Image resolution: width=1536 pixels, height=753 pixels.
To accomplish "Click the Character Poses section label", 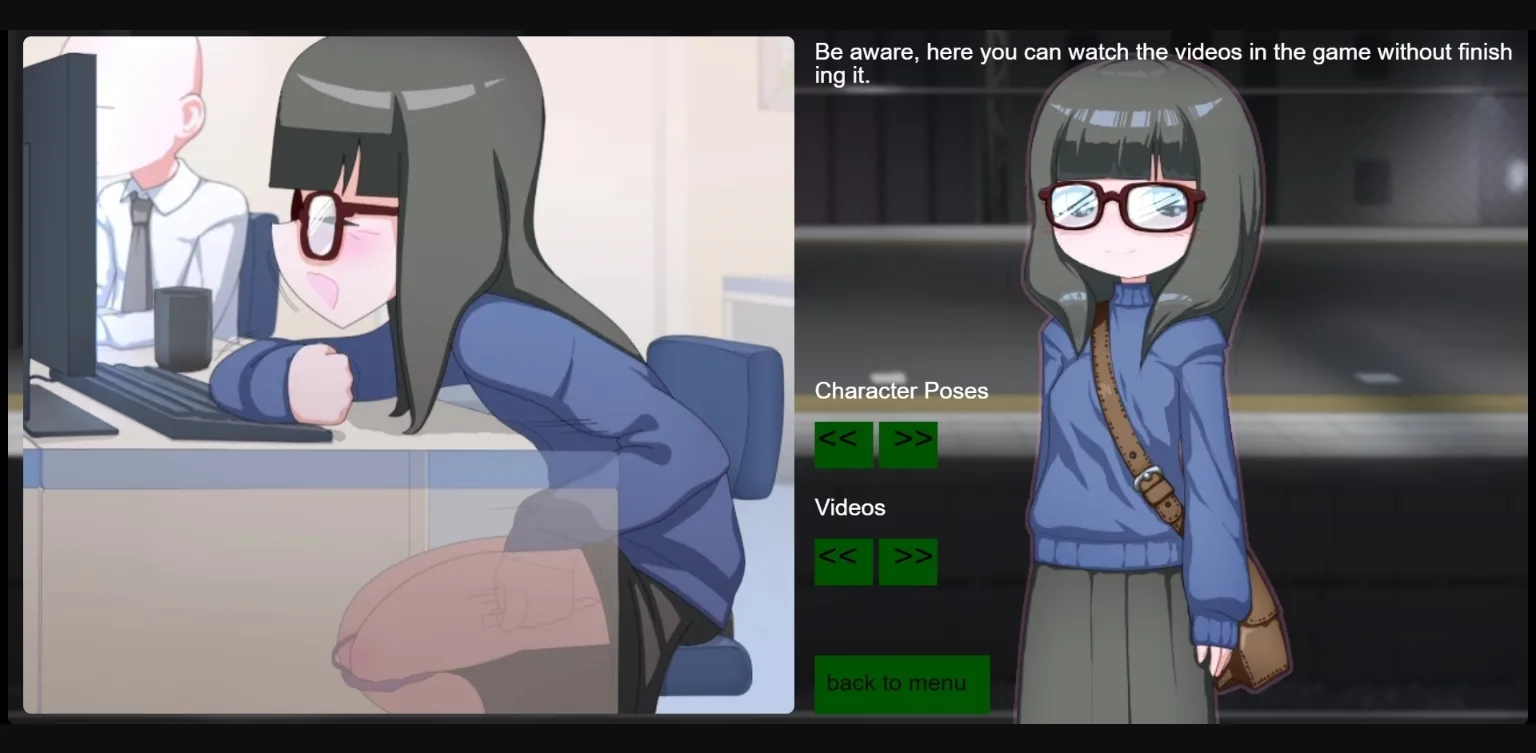I will (x=900, y=391).
